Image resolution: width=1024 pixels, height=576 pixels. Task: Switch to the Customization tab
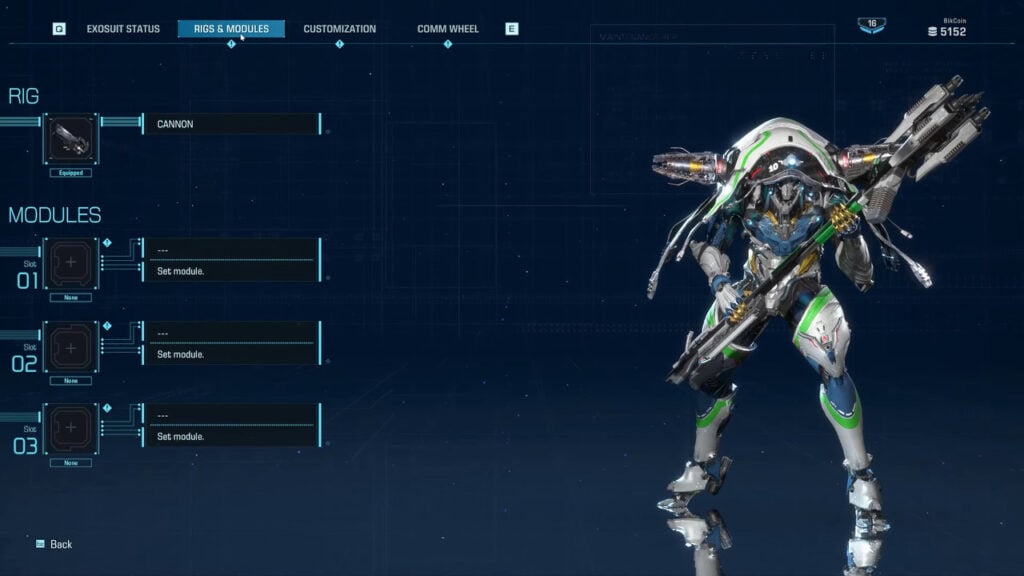pyautogui.click(x=340, y=29)
